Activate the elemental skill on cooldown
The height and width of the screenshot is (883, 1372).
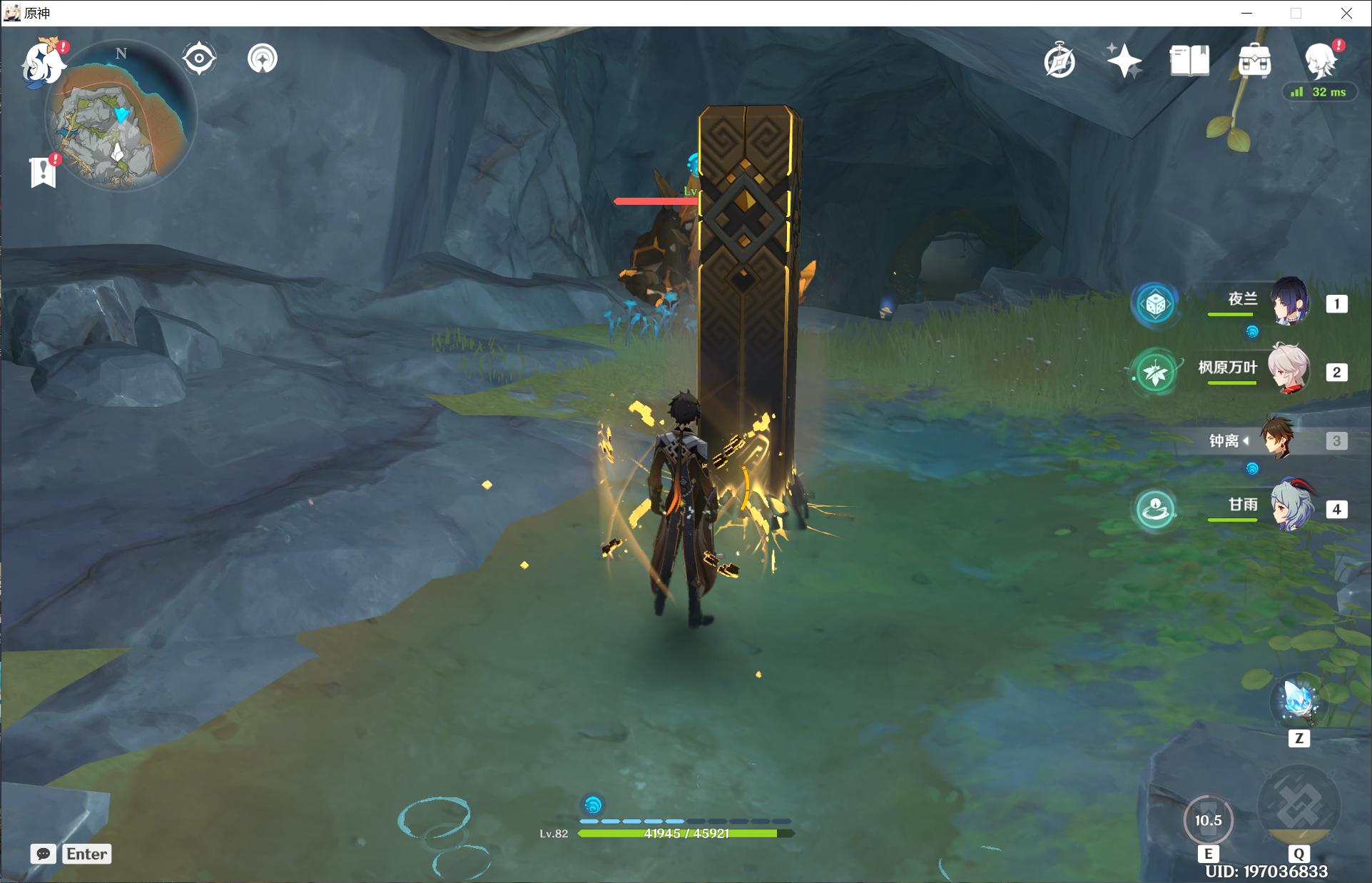click(1208, 821)
